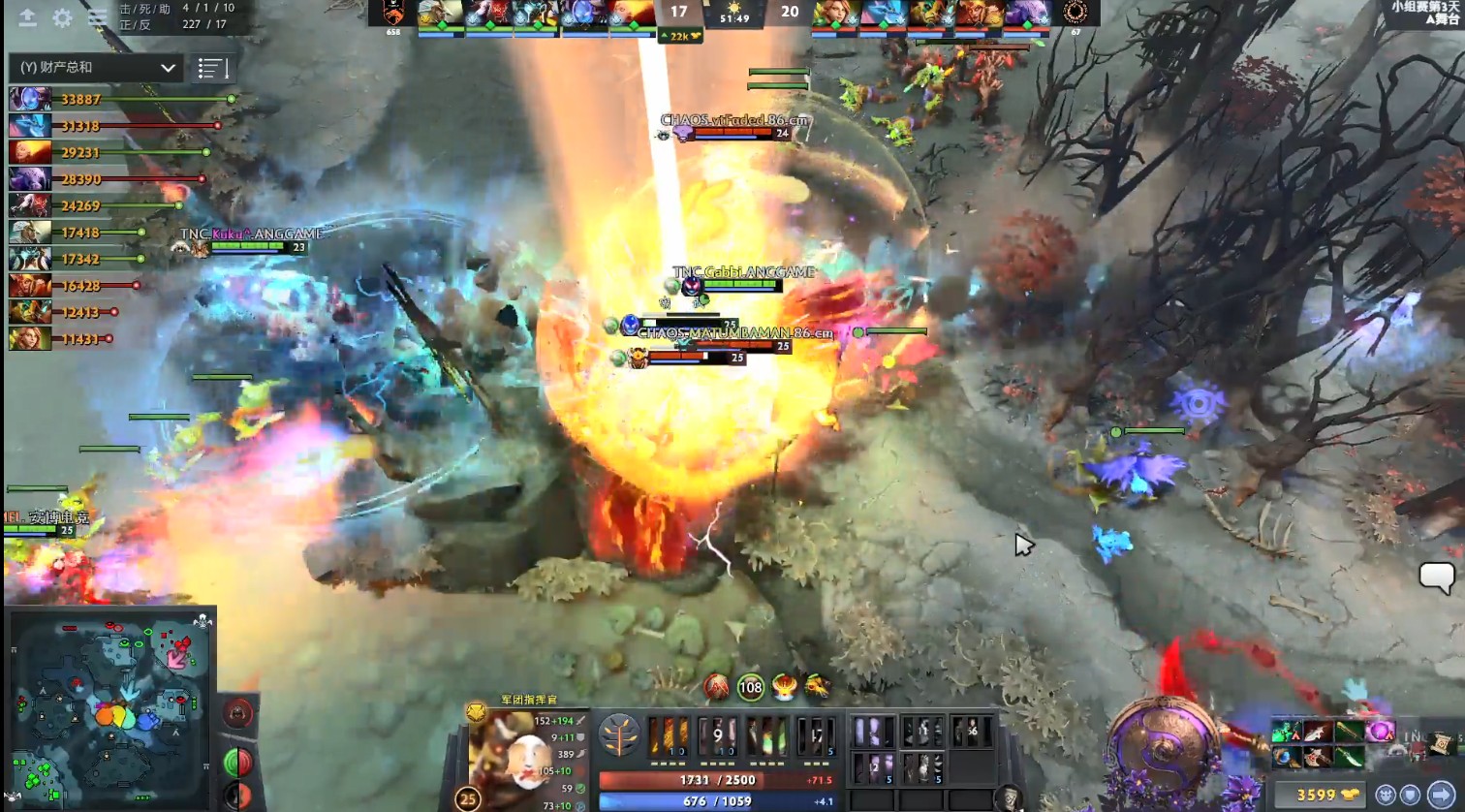Click the blue arrow expander at bottom right

tap(1443, 796)
